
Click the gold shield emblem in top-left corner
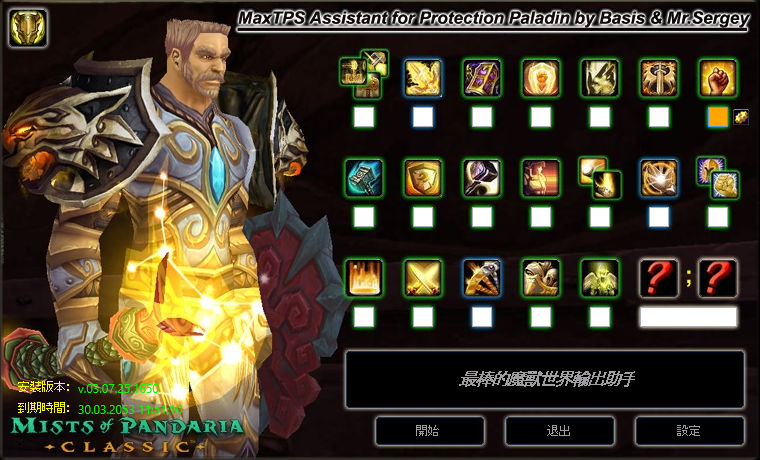click(x=24, y=28)
